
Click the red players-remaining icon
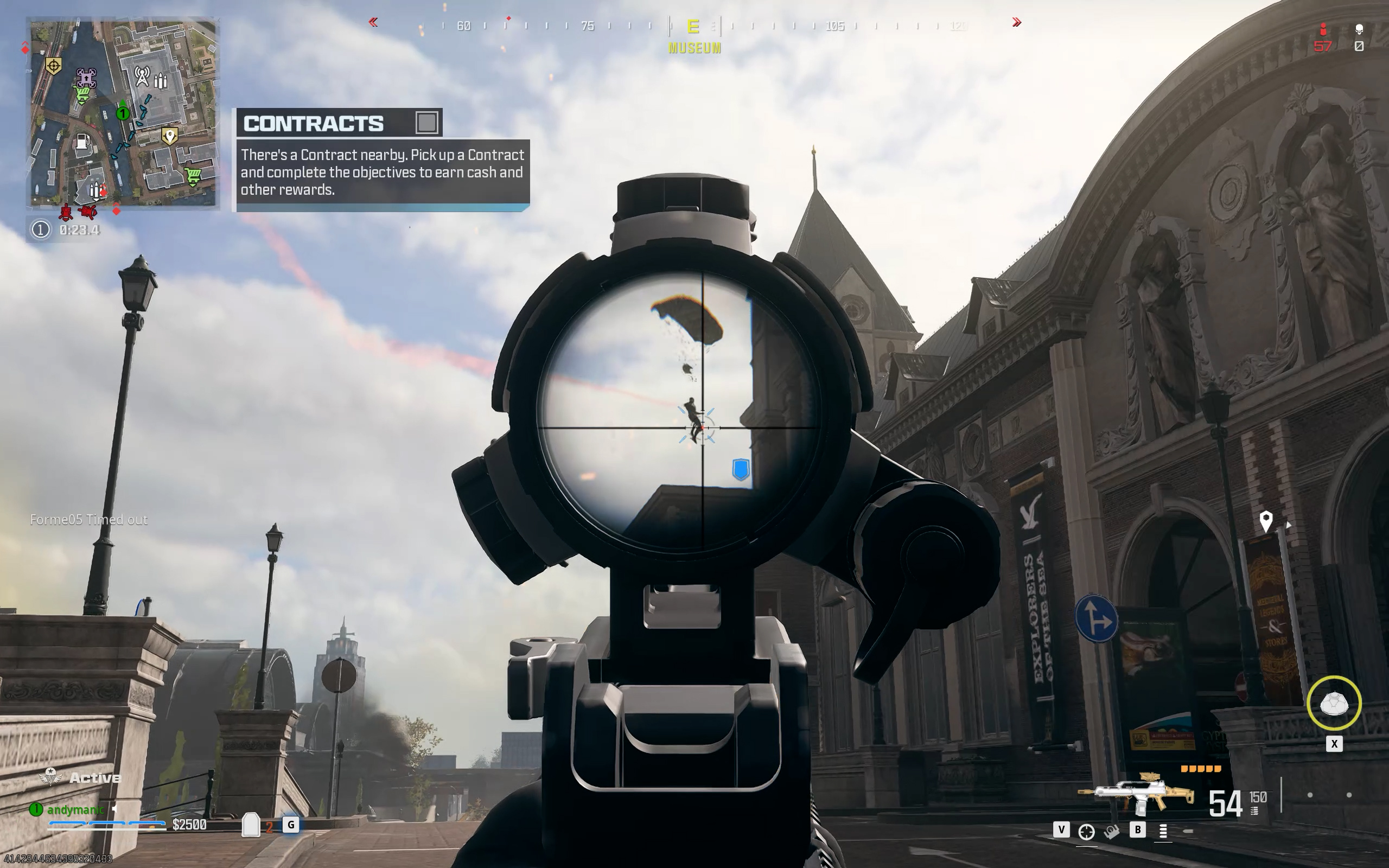point(1322,29)
